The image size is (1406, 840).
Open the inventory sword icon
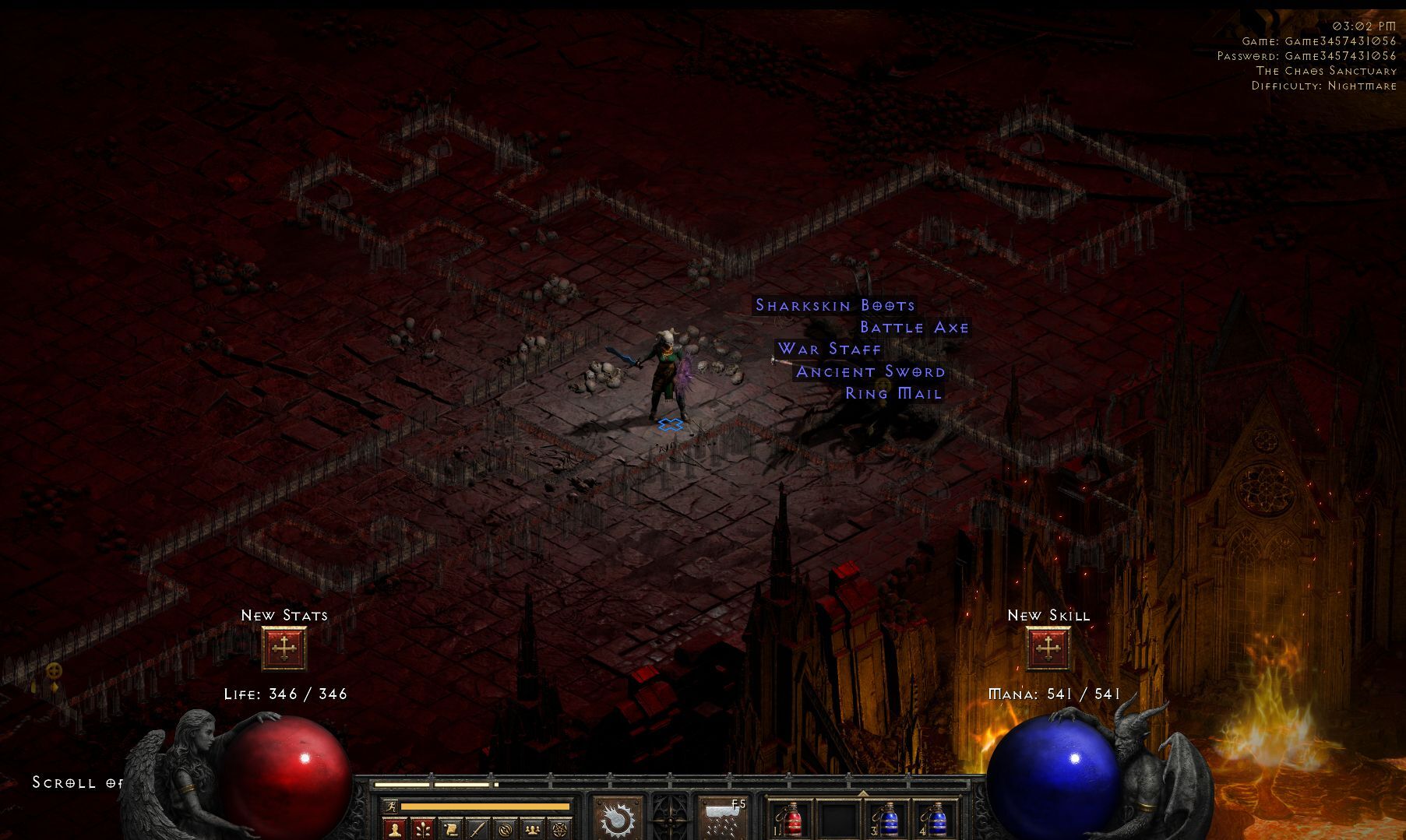(477, 829)
